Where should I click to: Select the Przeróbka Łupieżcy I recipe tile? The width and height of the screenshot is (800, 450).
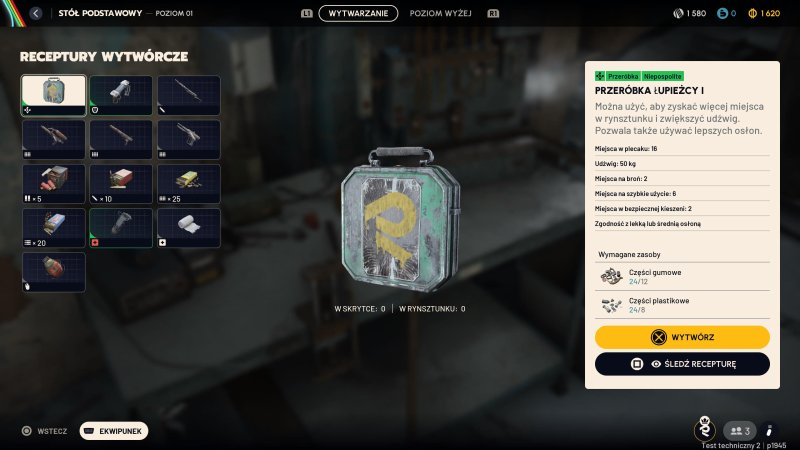coord(53,95)
